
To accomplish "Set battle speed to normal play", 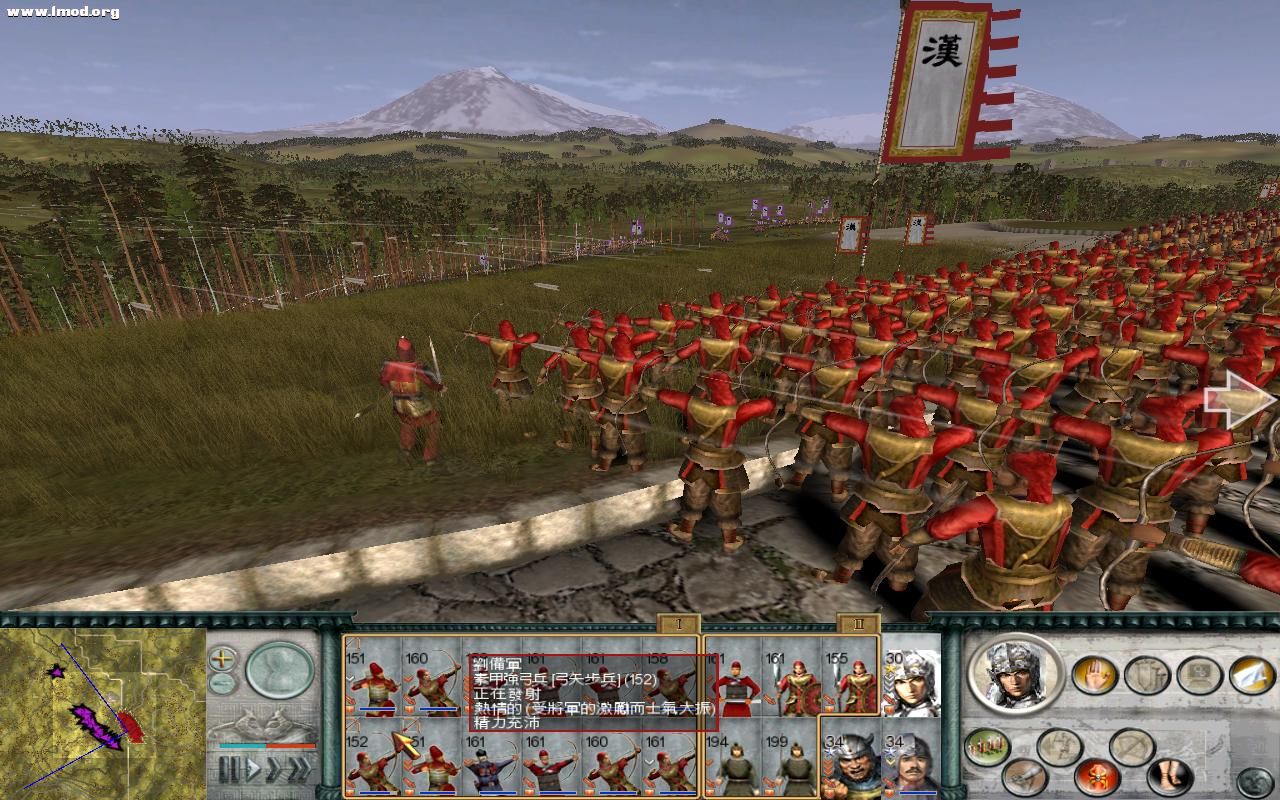I will tap(253, 769).
